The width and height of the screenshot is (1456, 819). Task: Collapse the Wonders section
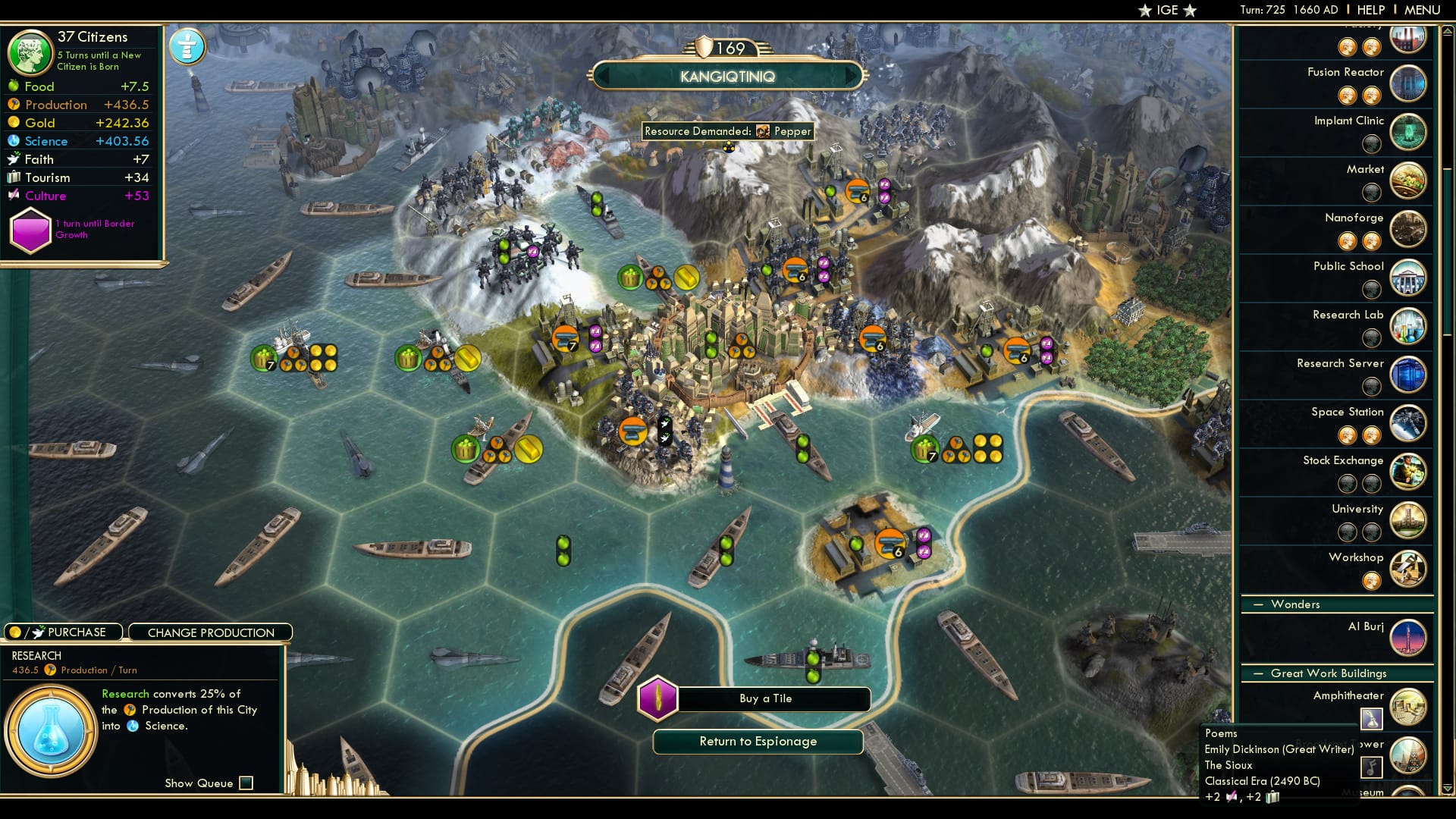(1258, 604)
